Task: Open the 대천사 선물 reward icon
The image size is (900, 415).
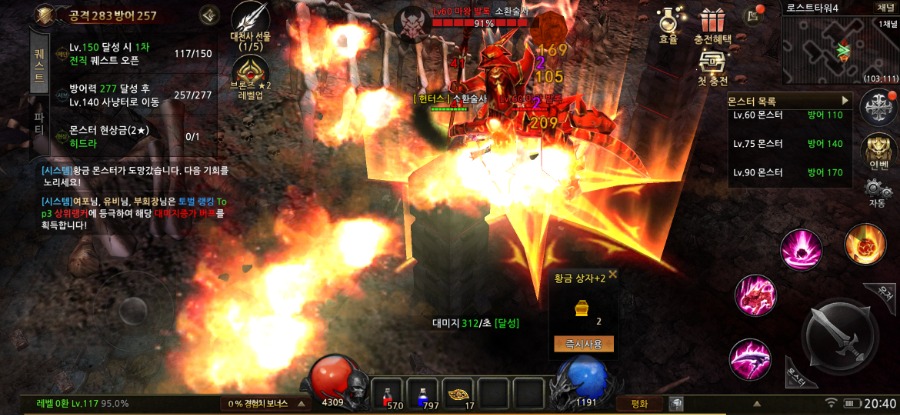Action: (x=250, y=24)
